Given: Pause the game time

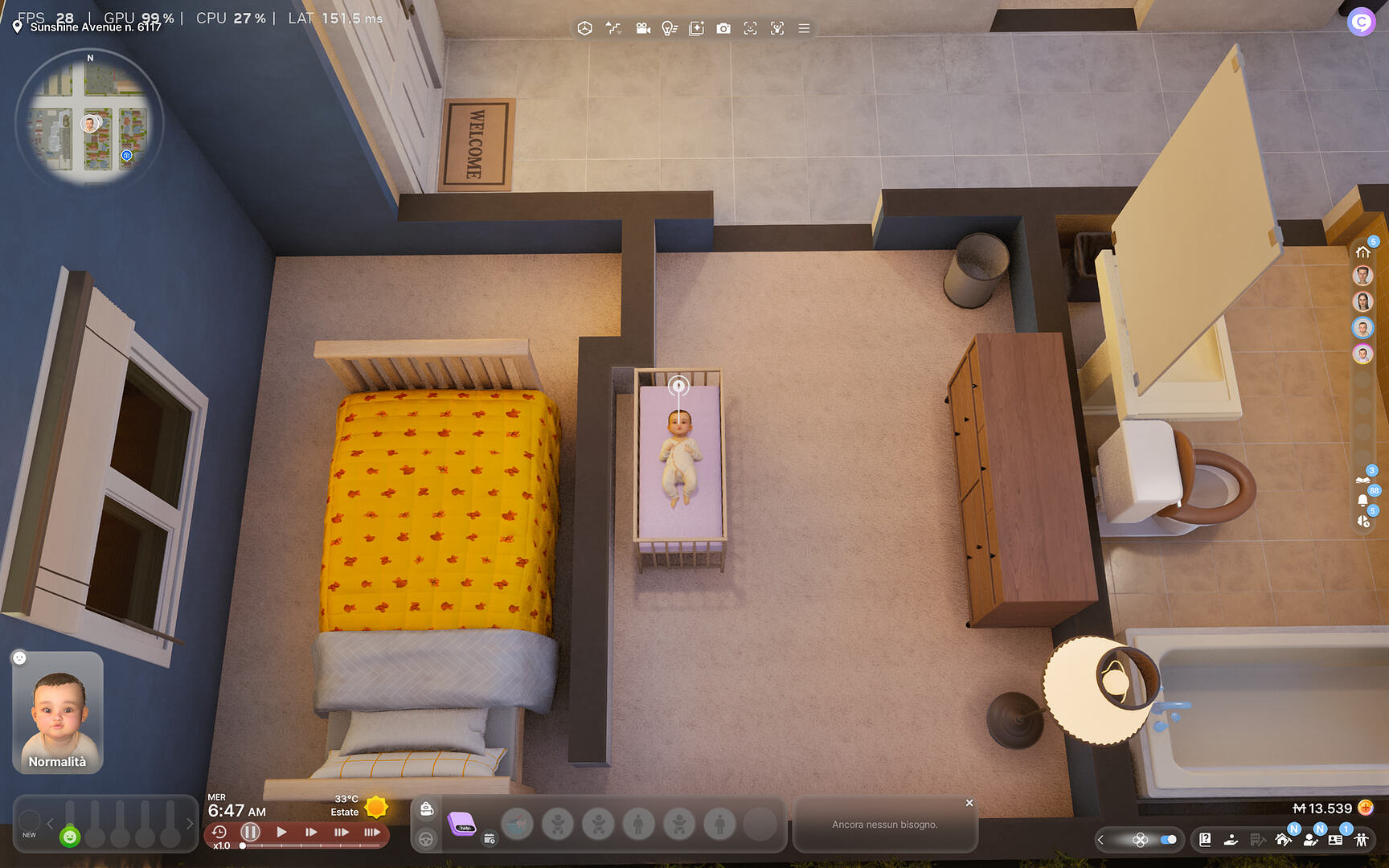Looking at the screenshot, I should click(250, 832).
